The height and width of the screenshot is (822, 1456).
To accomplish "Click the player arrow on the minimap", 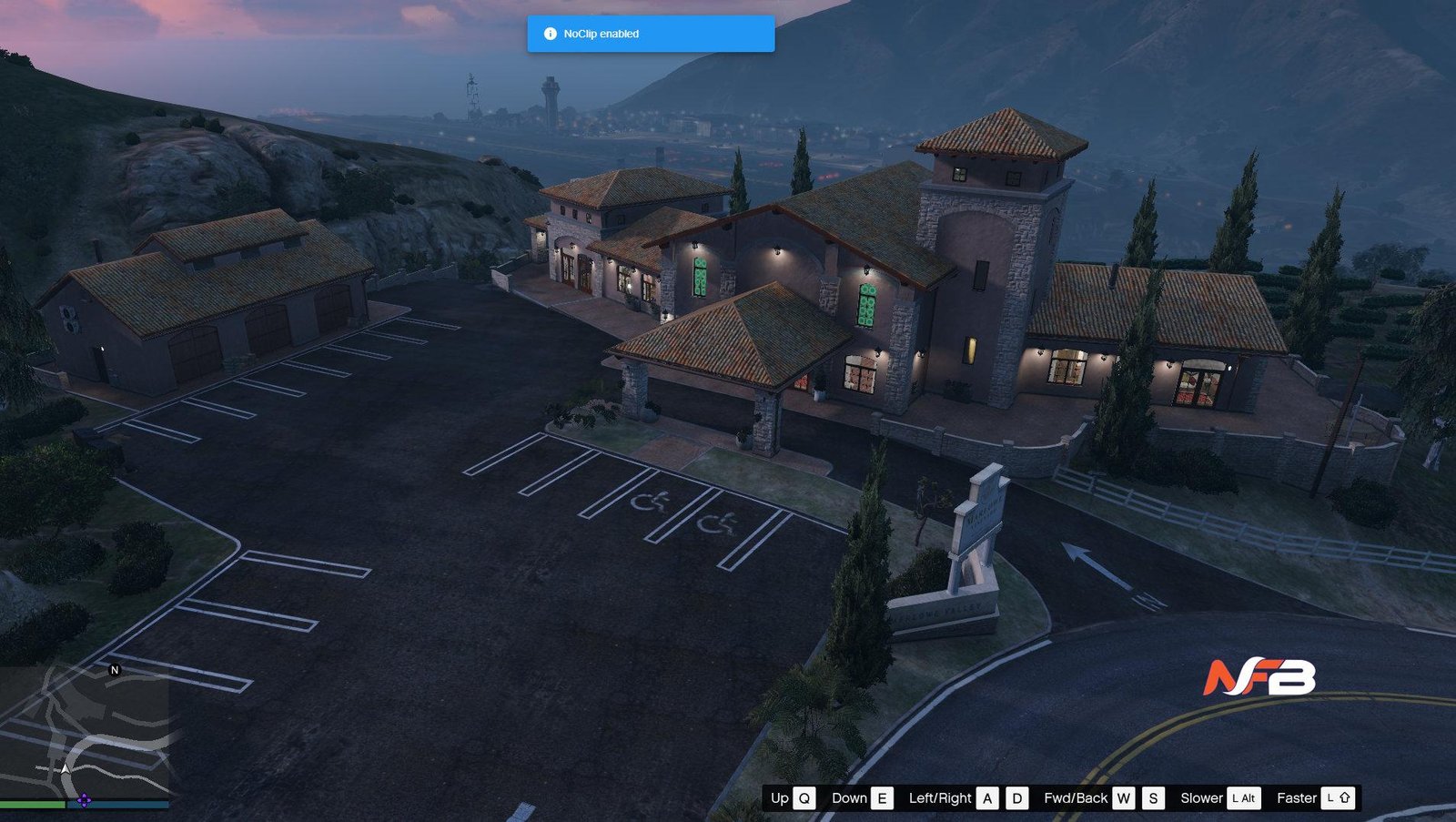I will 66,769.
